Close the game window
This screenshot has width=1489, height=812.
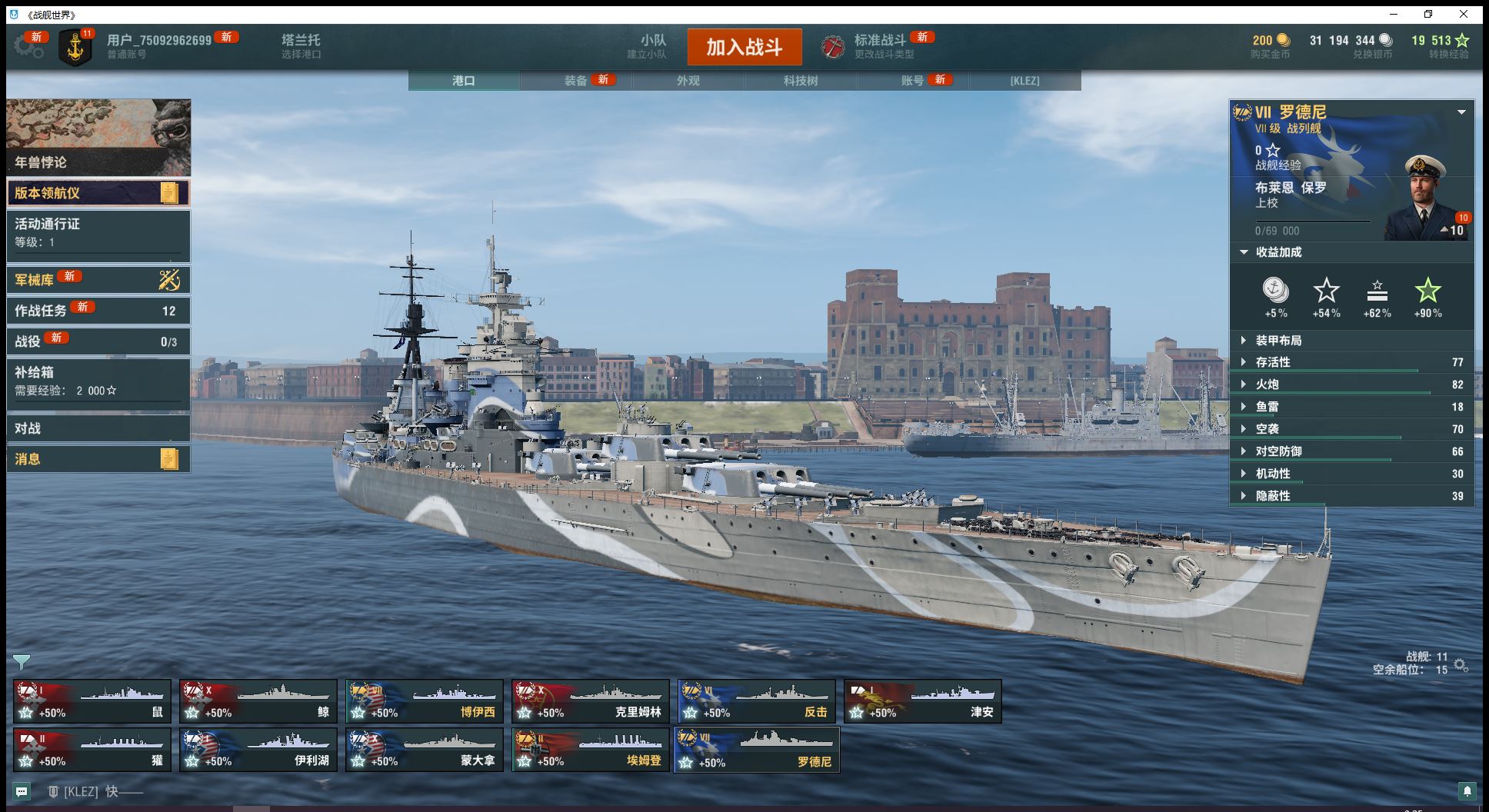pos(1464,14)
